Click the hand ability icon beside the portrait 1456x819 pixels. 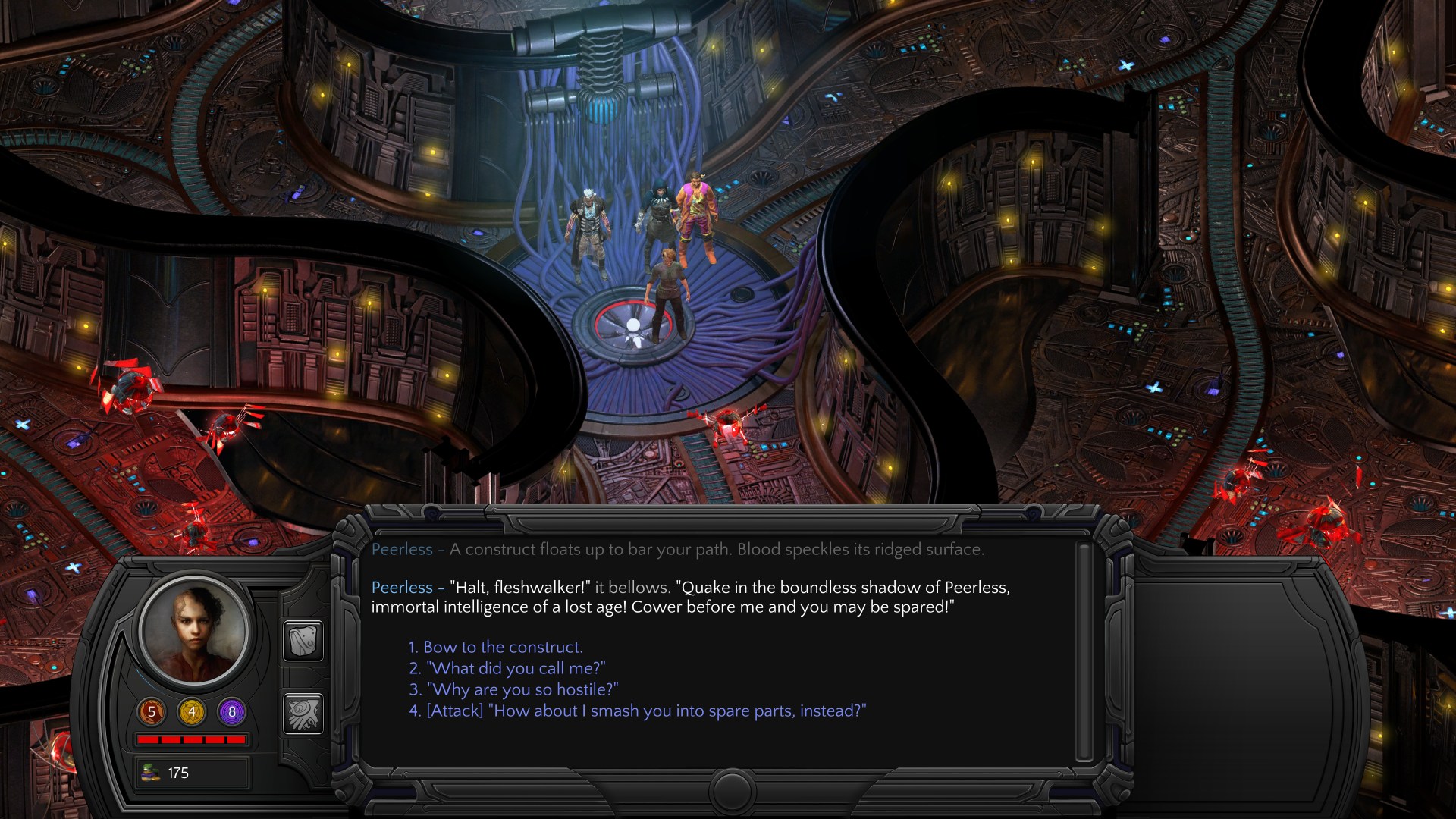click(303, 713)
